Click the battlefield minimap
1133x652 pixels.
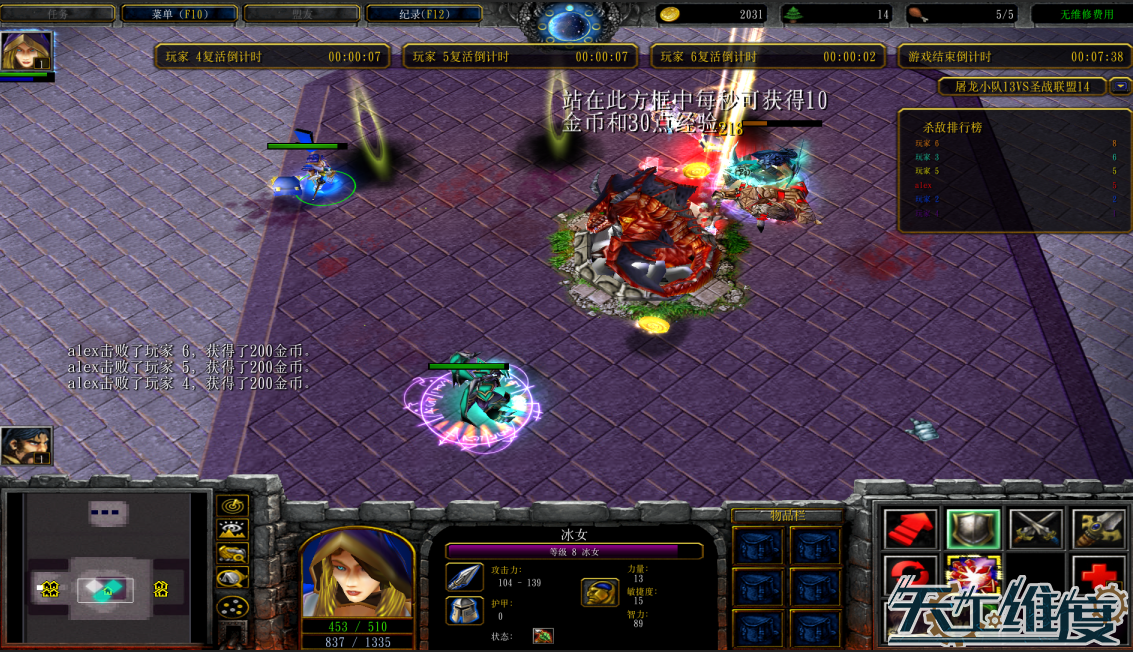click(x=106, y=564)
